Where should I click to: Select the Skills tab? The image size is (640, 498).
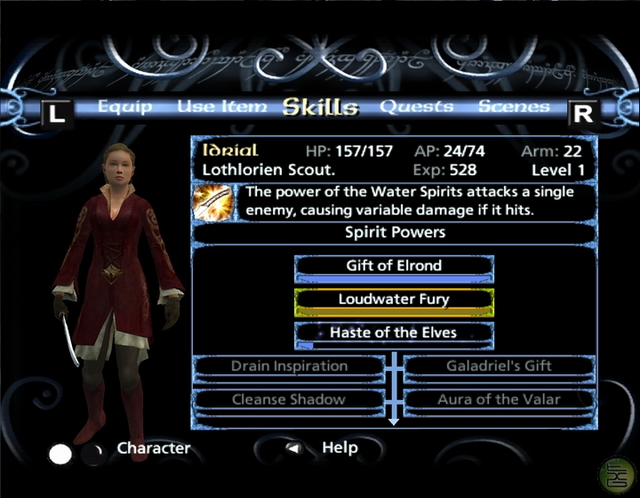point(320,107)
